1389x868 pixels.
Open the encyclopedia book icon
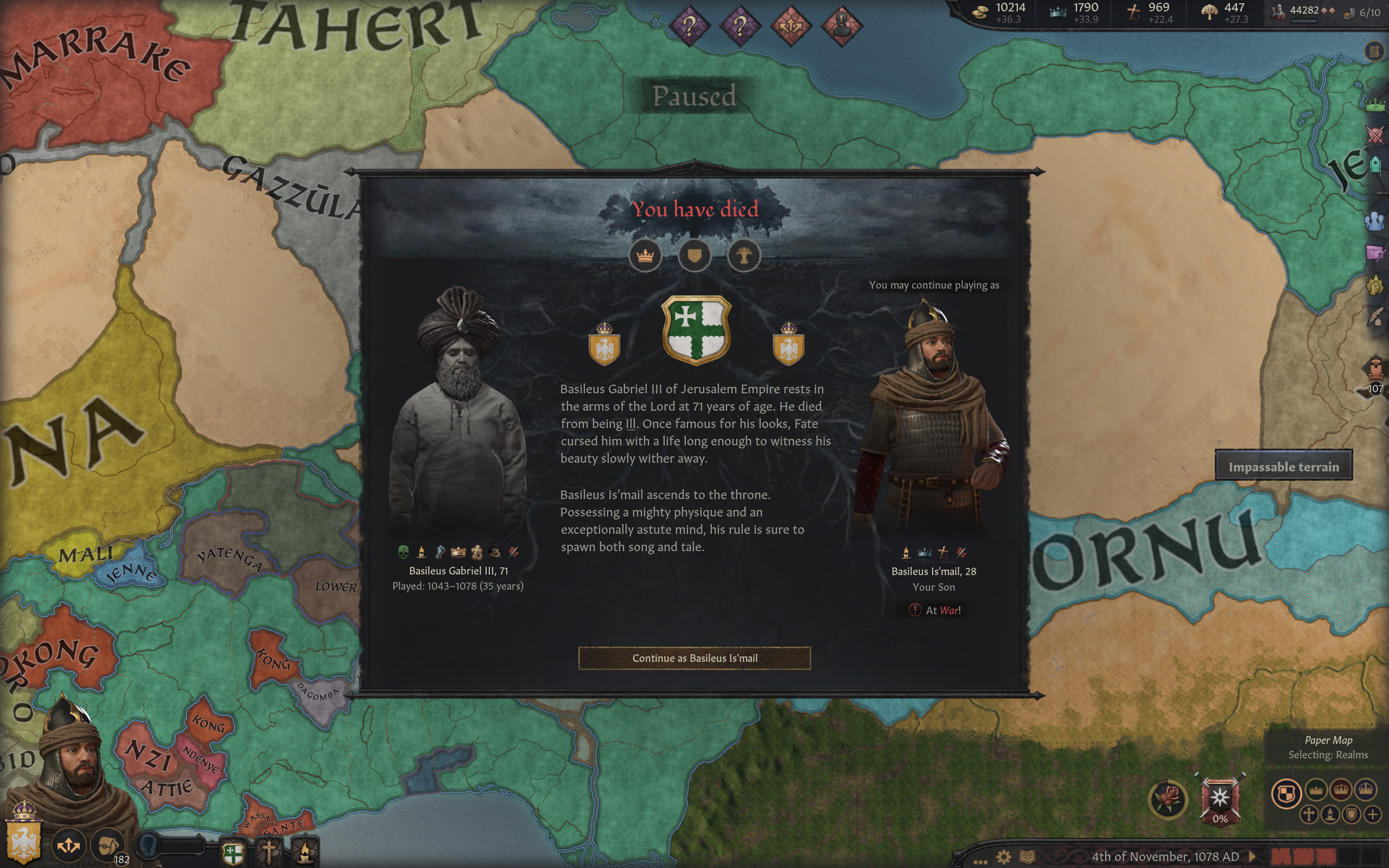click(1027, 857)
